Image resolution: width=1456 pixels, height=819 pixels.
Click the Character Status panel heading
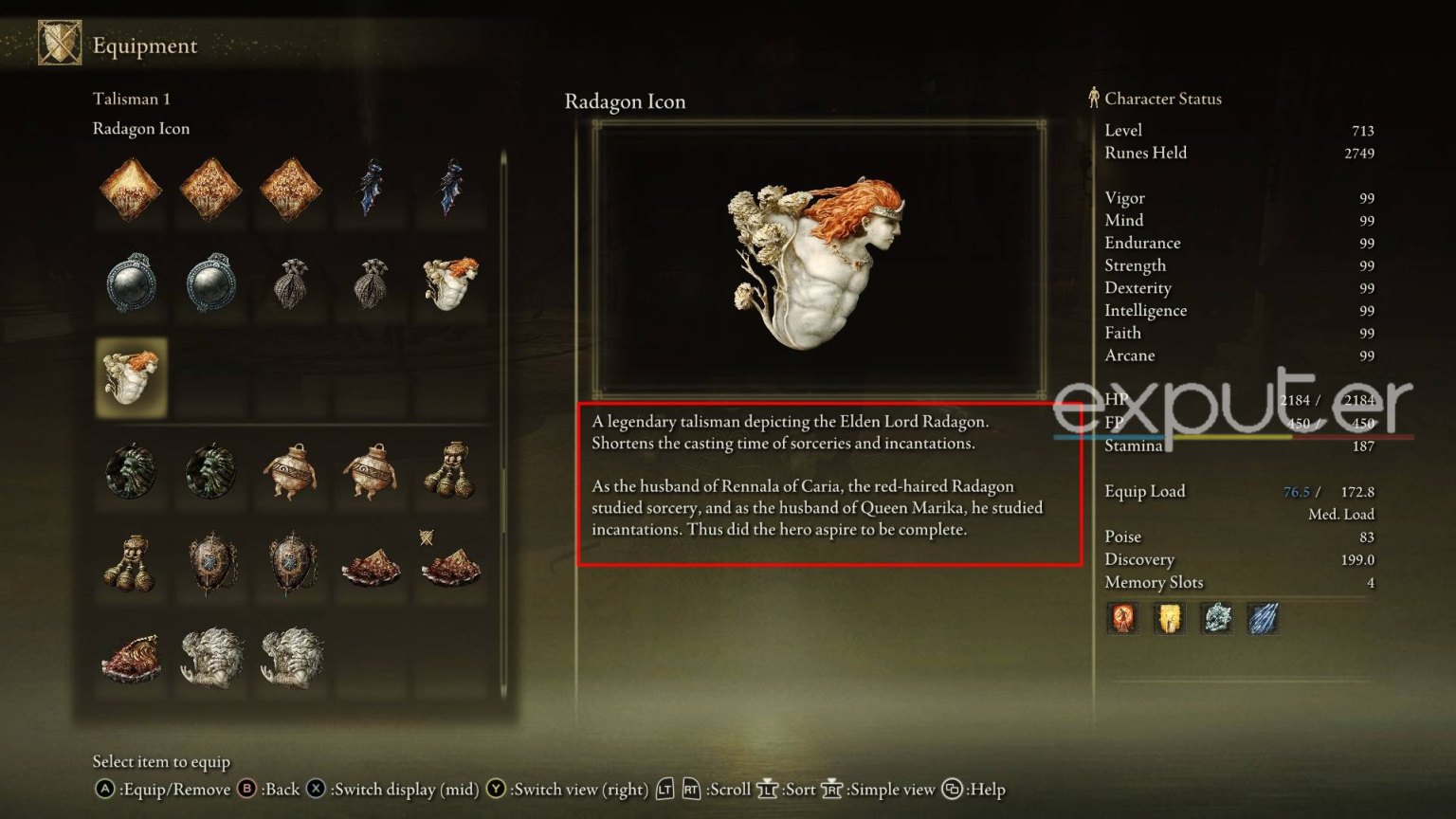pos(1163,99)
